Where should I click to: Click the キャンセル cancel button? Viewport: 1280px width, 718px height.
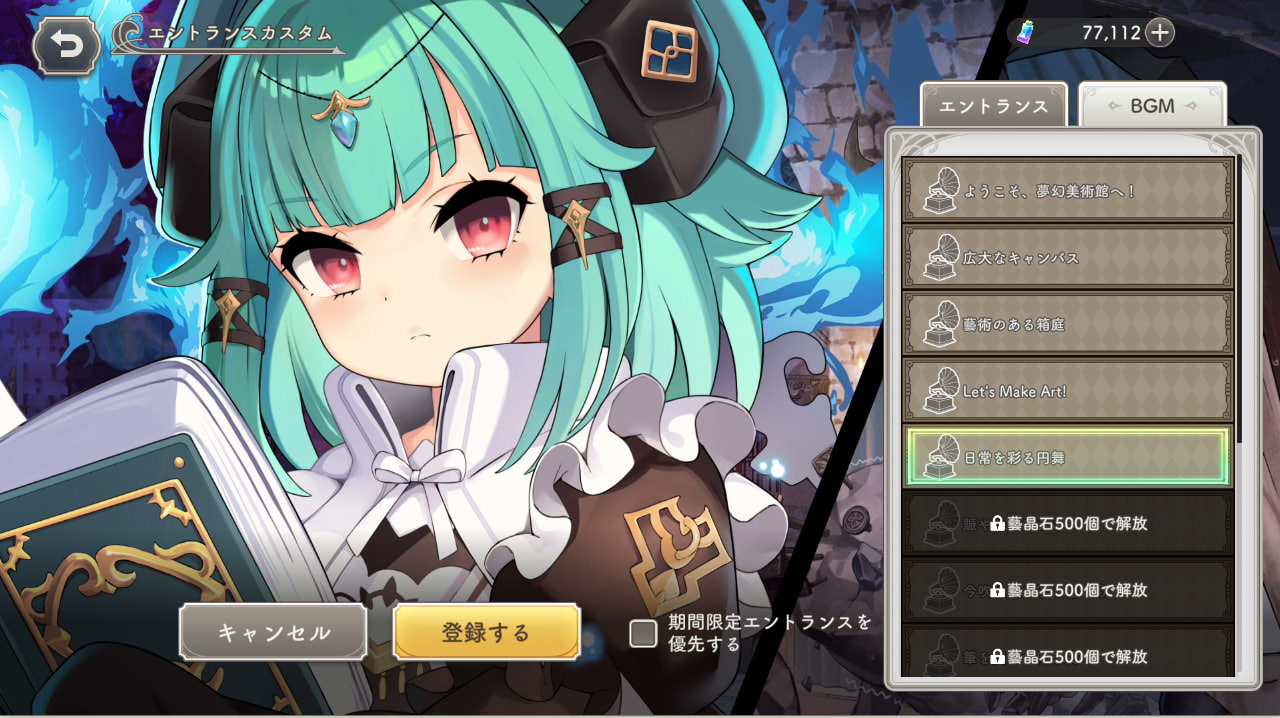[273, 632]
